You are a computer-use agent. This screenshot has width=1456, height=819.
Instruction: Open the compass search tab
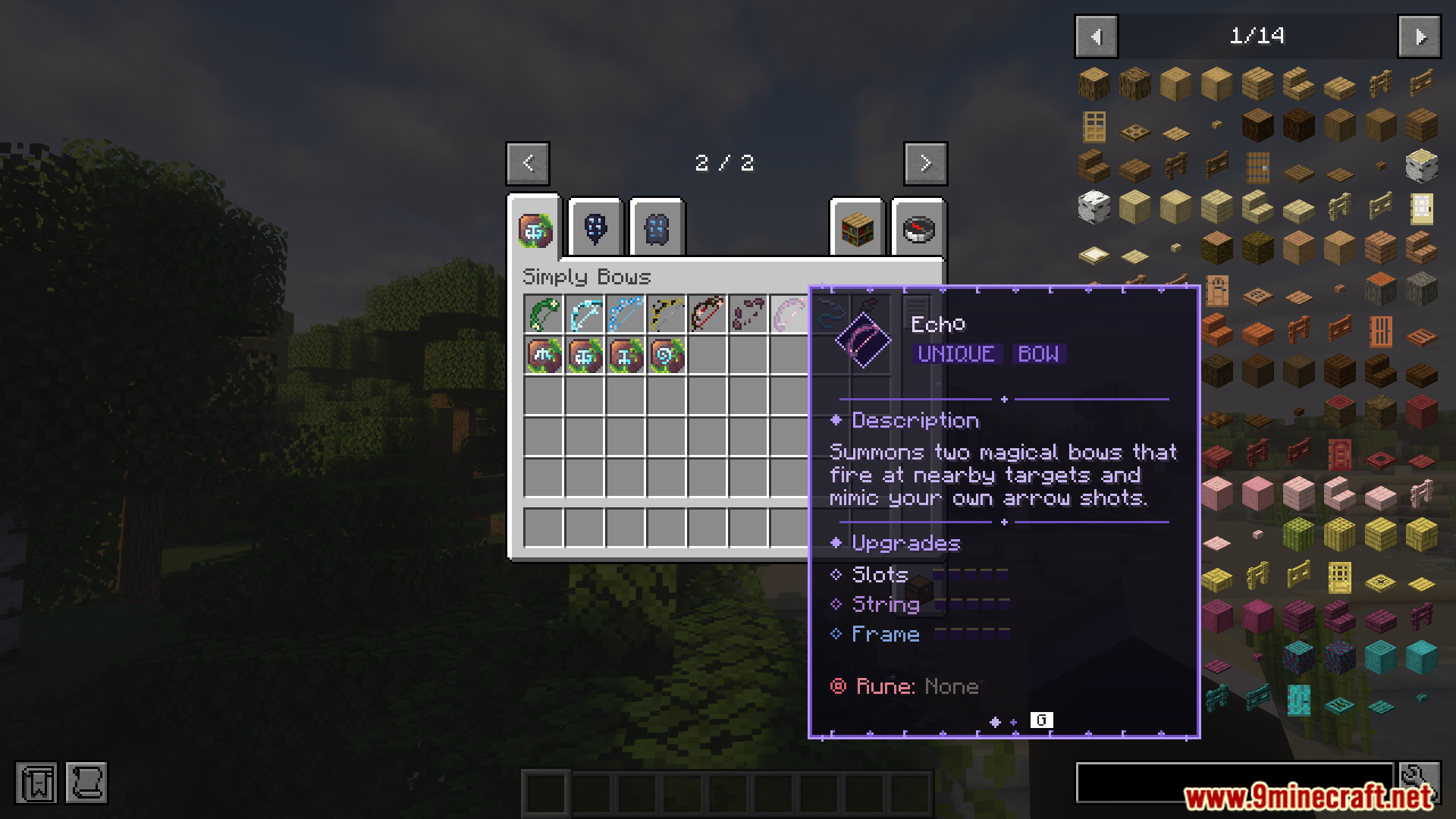tap(918, 227)
